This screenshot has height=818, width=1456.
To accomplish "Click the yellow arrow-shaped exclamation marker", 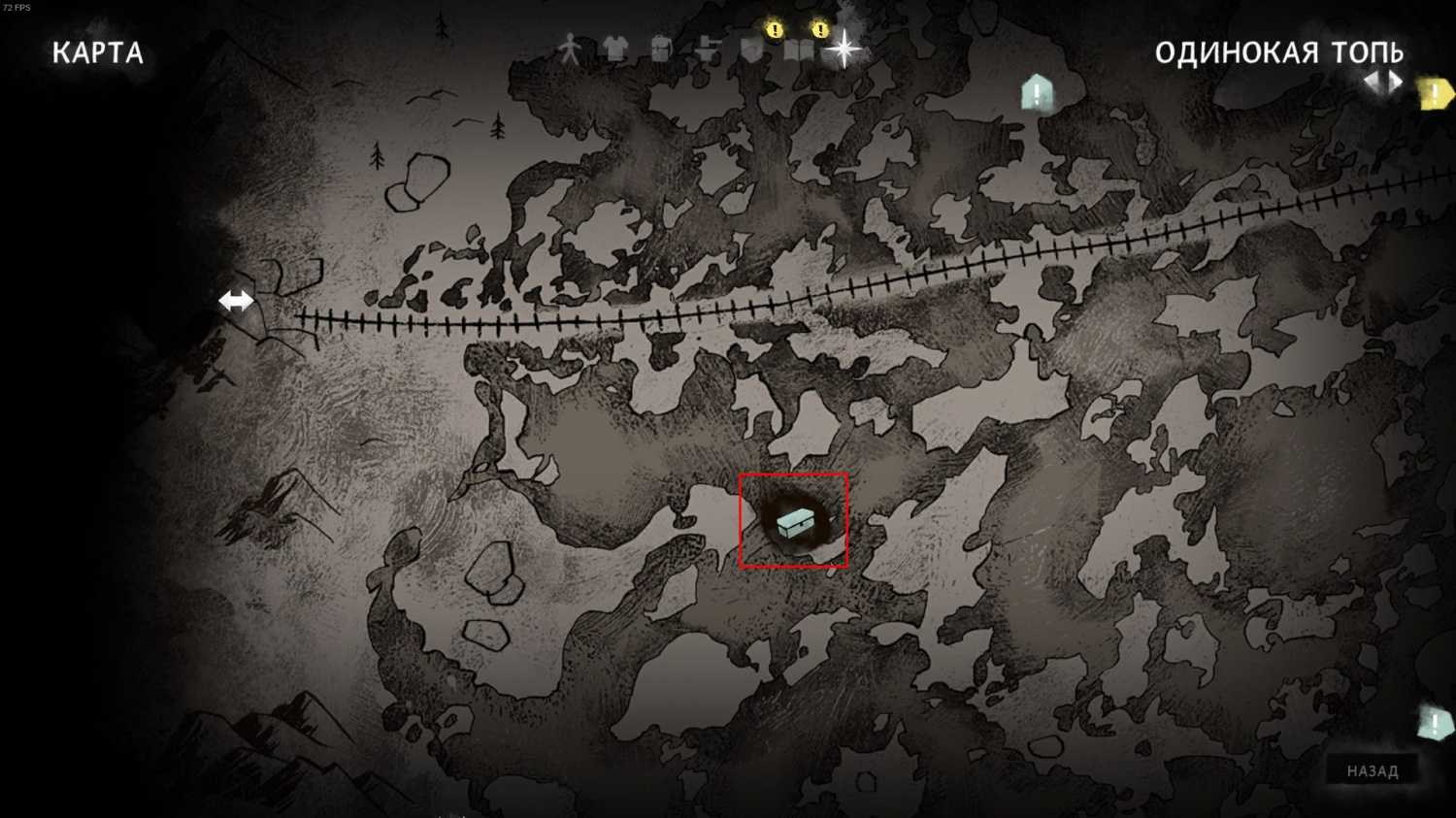I will tap(1435, 94).
